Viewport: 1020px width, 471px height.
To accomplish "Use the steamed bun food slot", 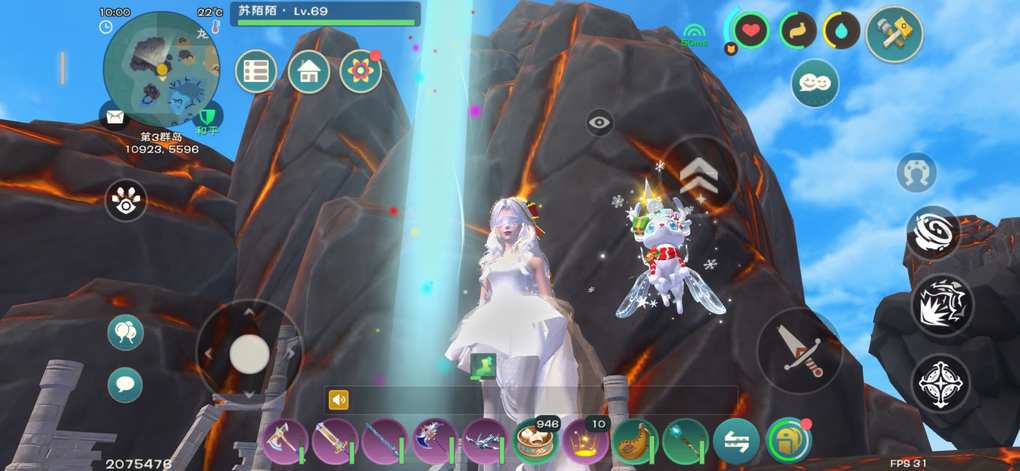I will (535, 441).
